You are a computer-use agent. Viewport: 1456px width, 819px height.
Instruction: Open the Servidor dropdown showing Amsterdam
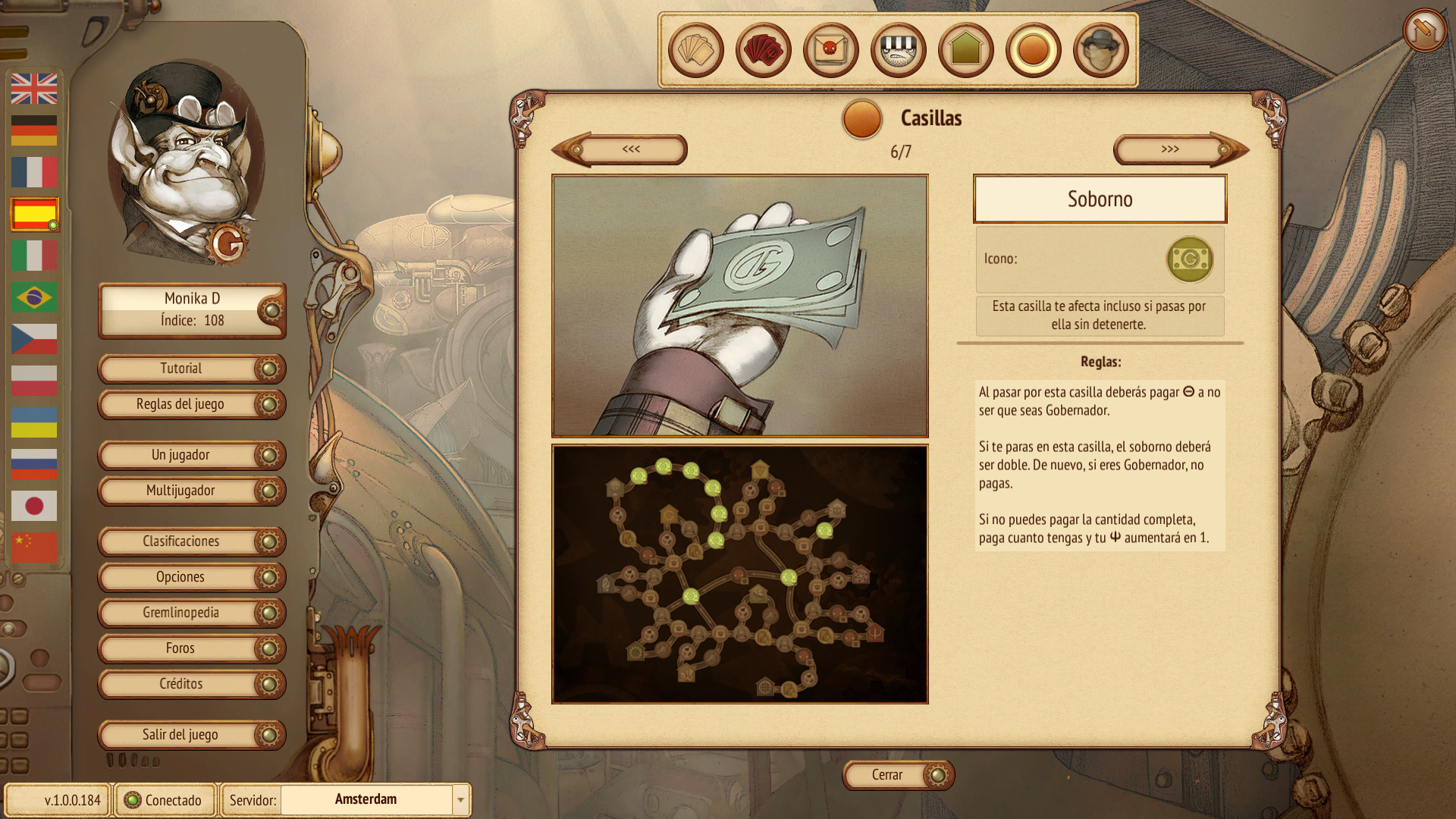460,799
